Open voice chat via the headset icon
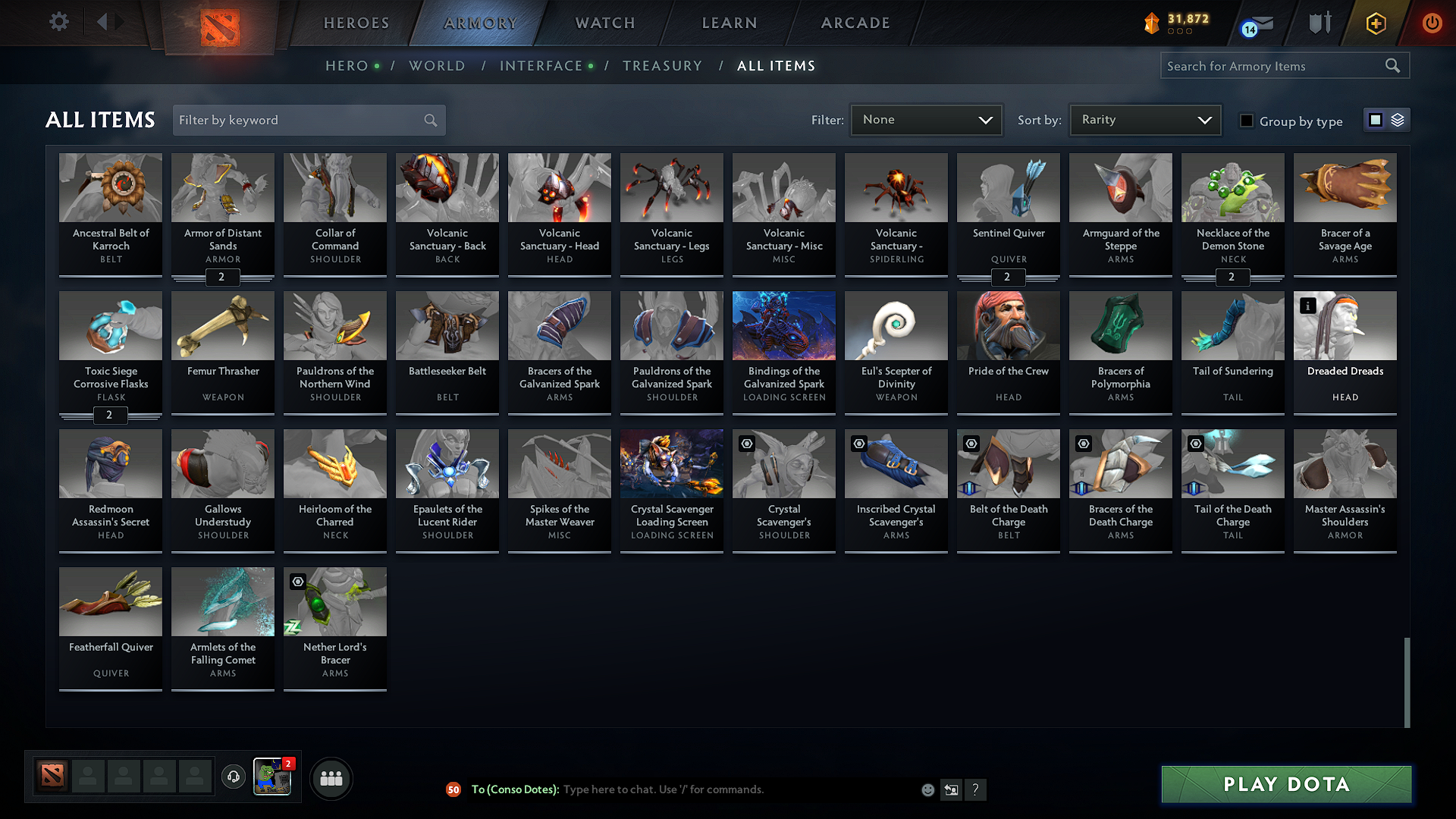The width and height of the screenshot is (1456, 819). coord(233,777)
